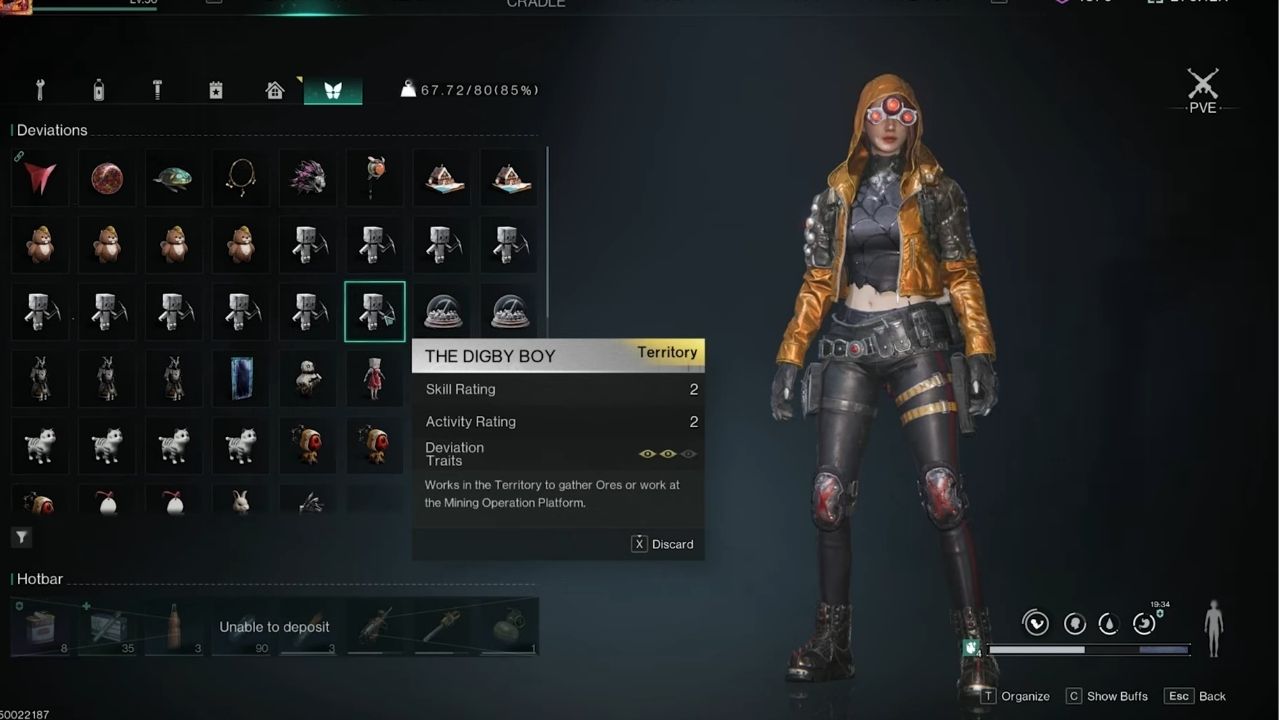Discard The Digby Boy deviation
This screenshot has height=720, width=1280.
pyautogui.click(x=662, y=544)
